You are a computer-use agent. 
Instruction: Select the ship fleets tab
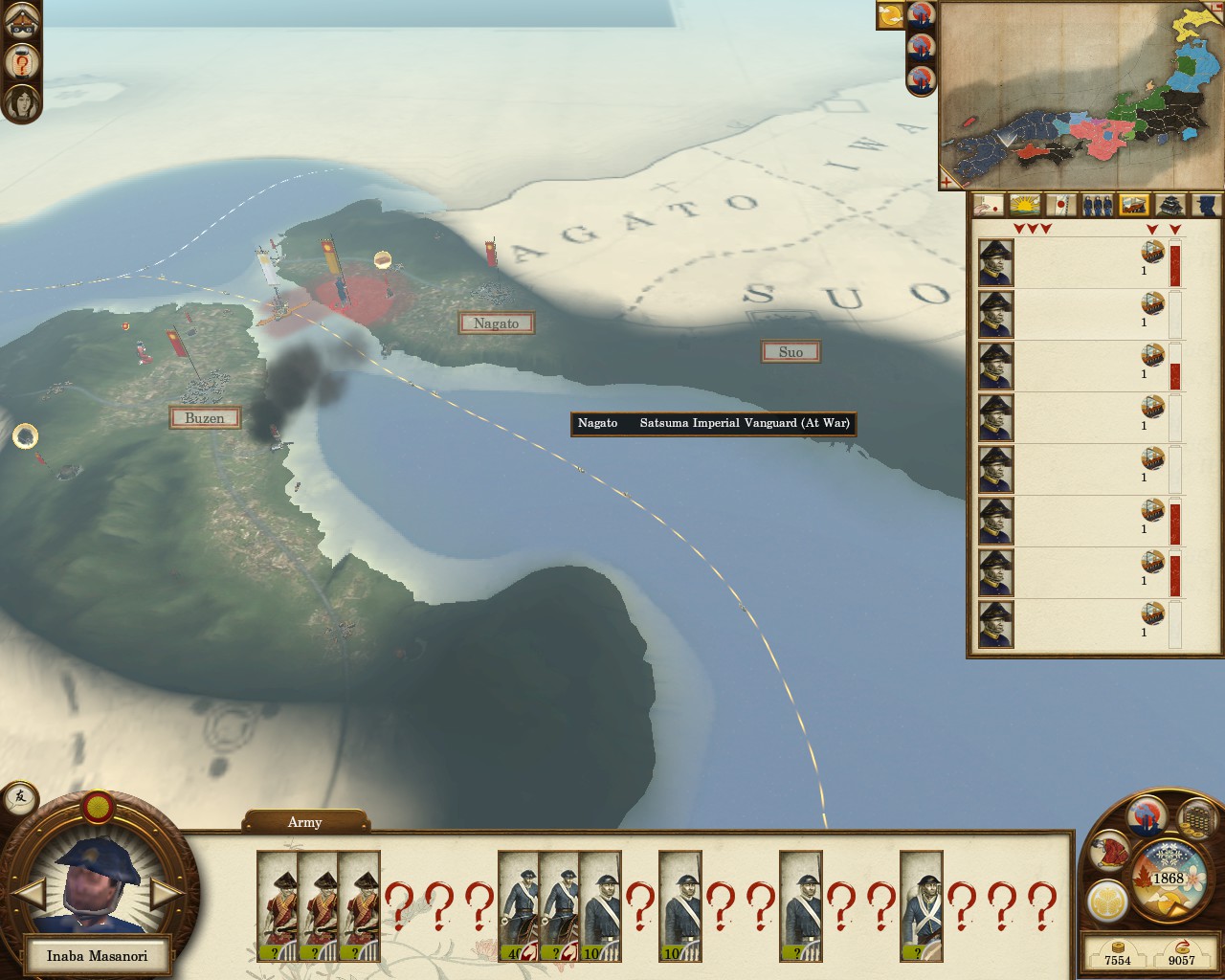[x=1135, y=204]
